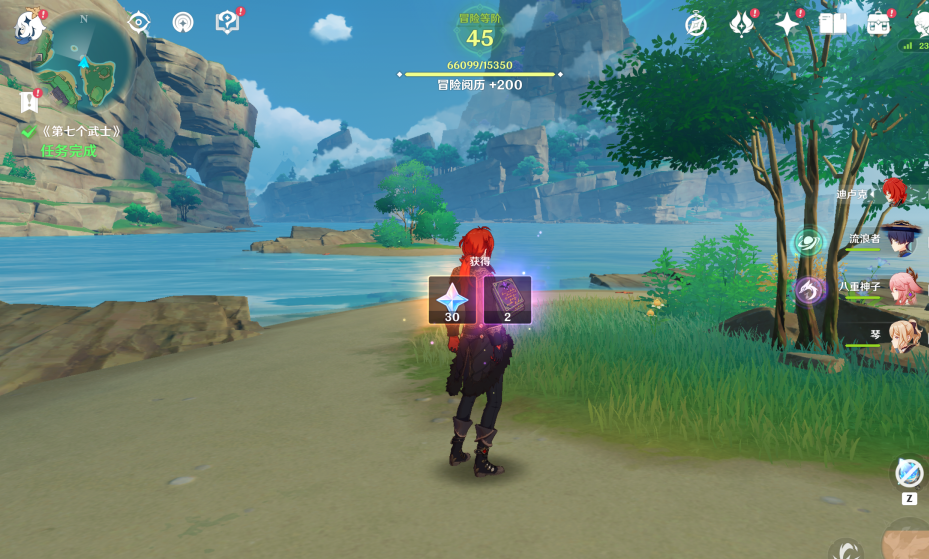929x559 pixels.
Task: Open the Paimon menu
Action: coord(30,24)
